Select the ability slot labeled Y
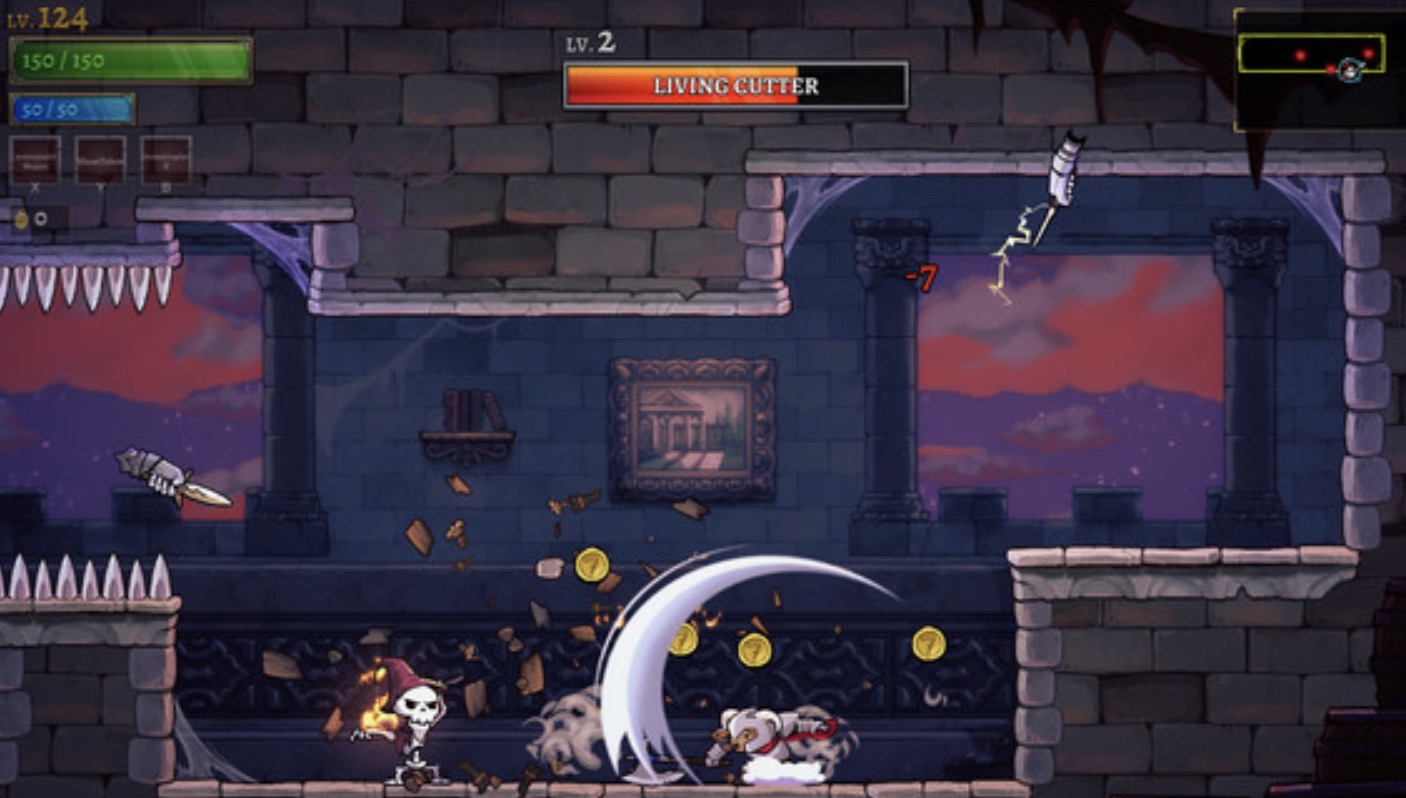This screenshot has height=798, width=1406. pyautogui.click(x=101, y=159)
